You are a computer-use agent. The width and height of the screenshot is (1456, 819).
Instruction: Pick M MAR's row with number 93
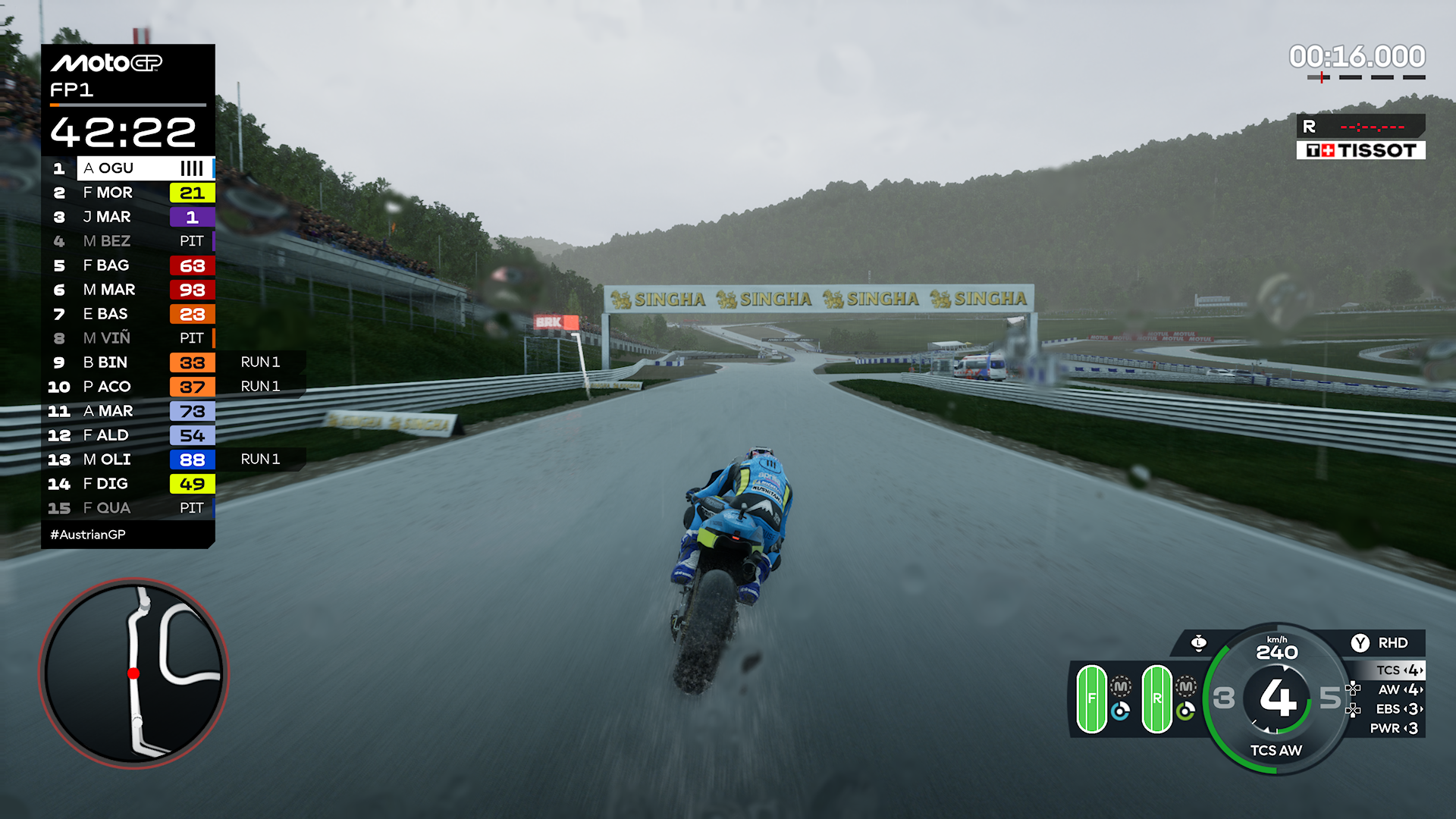click(x=129, y=290)
